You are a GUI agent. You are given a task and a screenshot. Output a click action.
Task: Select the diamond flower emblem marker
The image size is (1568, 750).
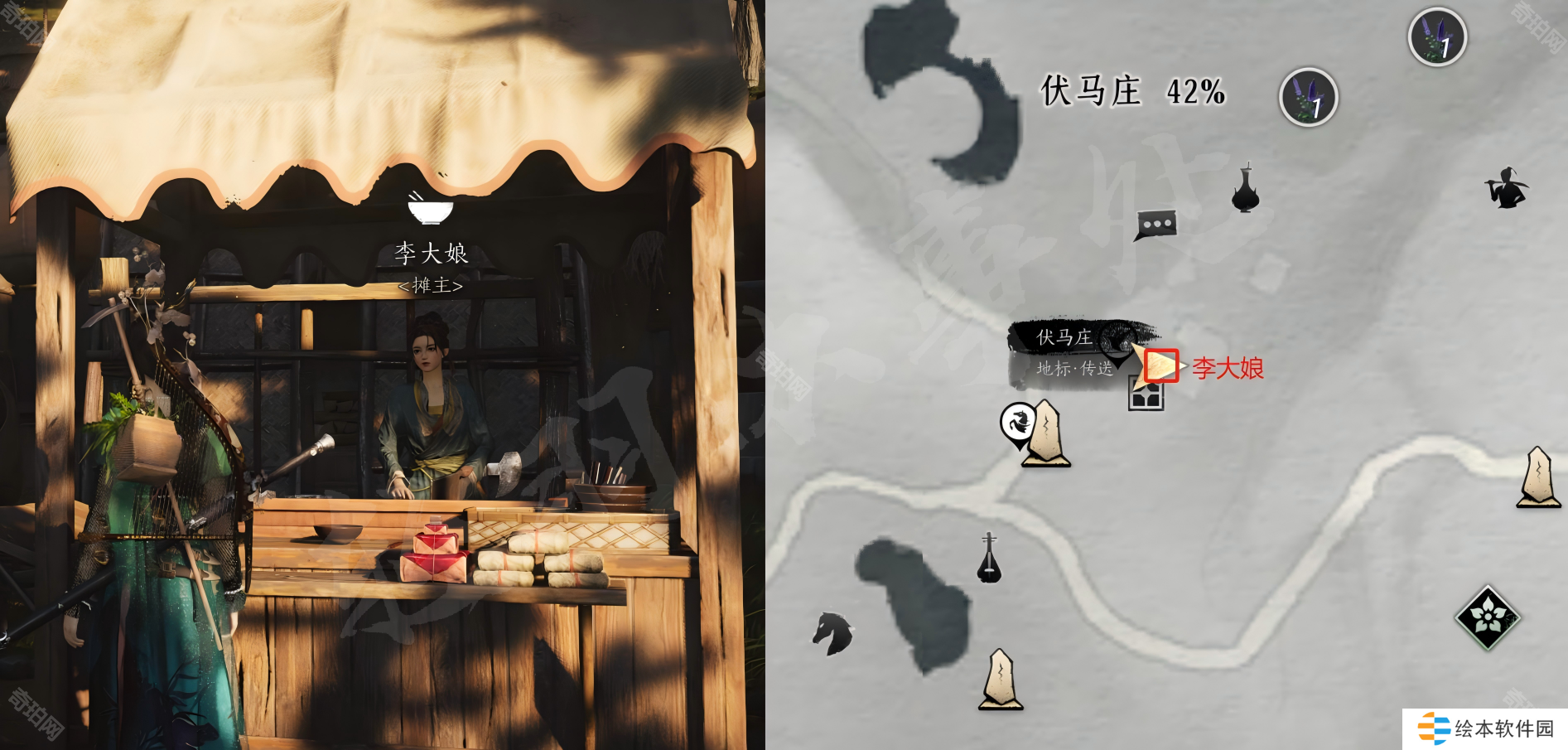coord(1488,617)
